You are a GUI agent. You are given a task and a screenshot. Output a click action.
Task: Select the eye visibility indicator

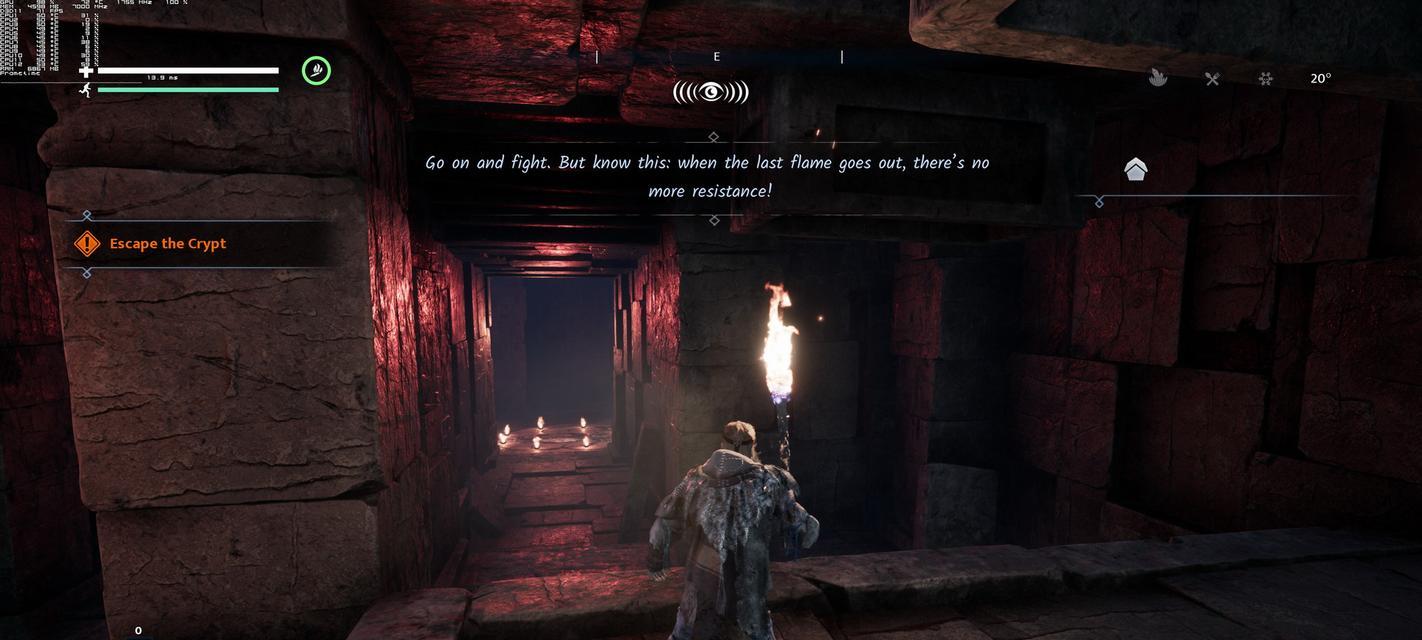click(710, 92)
